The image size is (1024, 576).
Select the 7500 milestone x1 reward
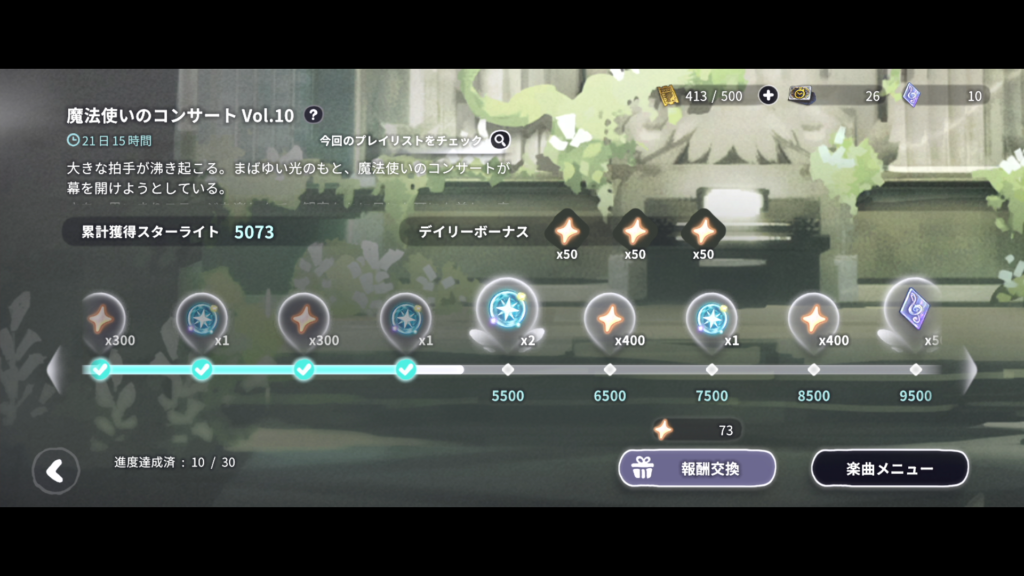[712, 319]
